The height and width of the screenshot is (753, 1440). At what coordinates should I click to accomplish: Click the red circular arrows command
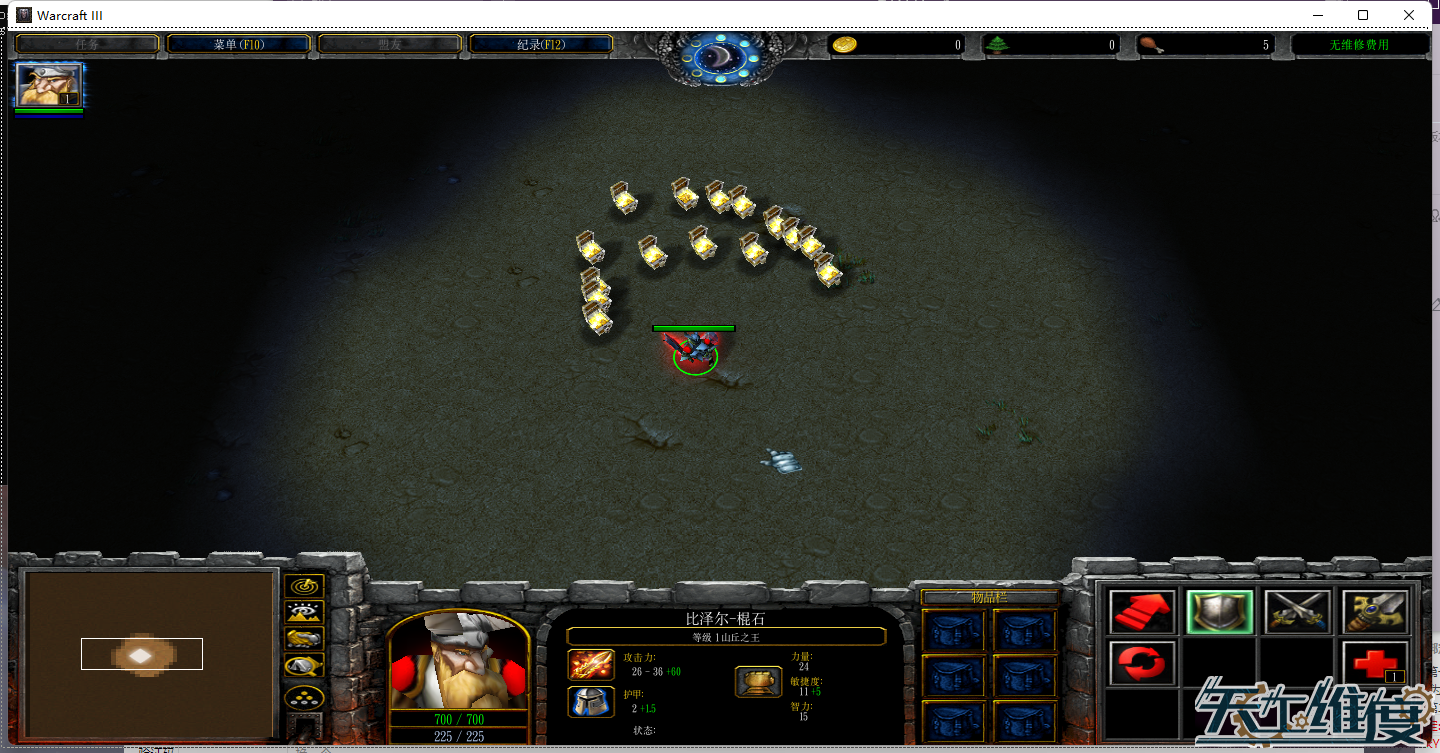tap(1142, 663)
